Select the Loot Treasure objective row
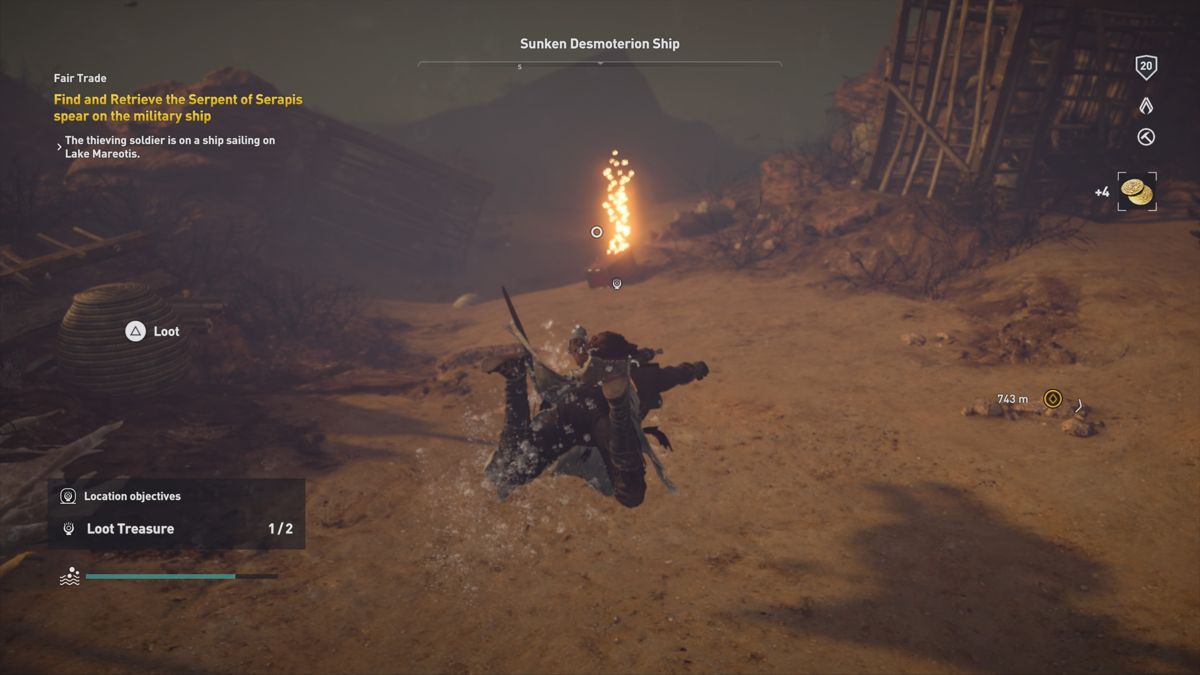This screenshot has width=1200, height=675. click(x=176, y=529)
